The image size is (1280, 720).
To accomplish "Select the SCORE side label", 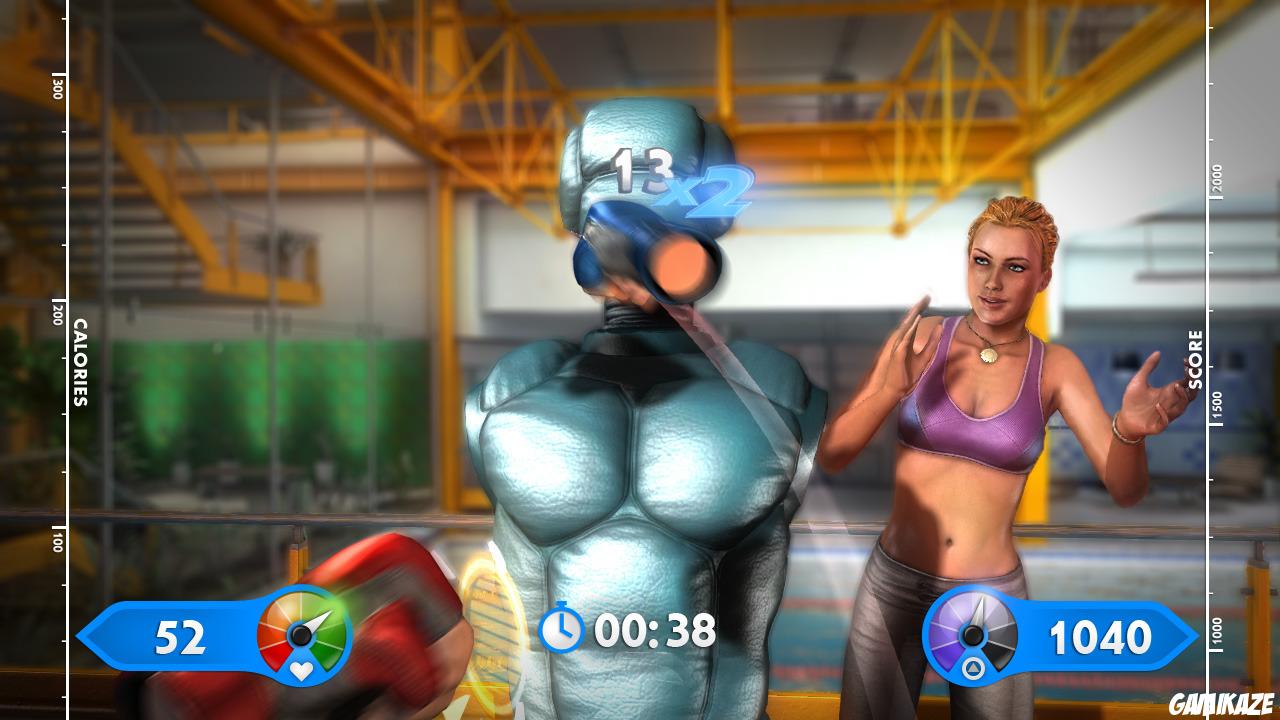I will click(1196, 360).
